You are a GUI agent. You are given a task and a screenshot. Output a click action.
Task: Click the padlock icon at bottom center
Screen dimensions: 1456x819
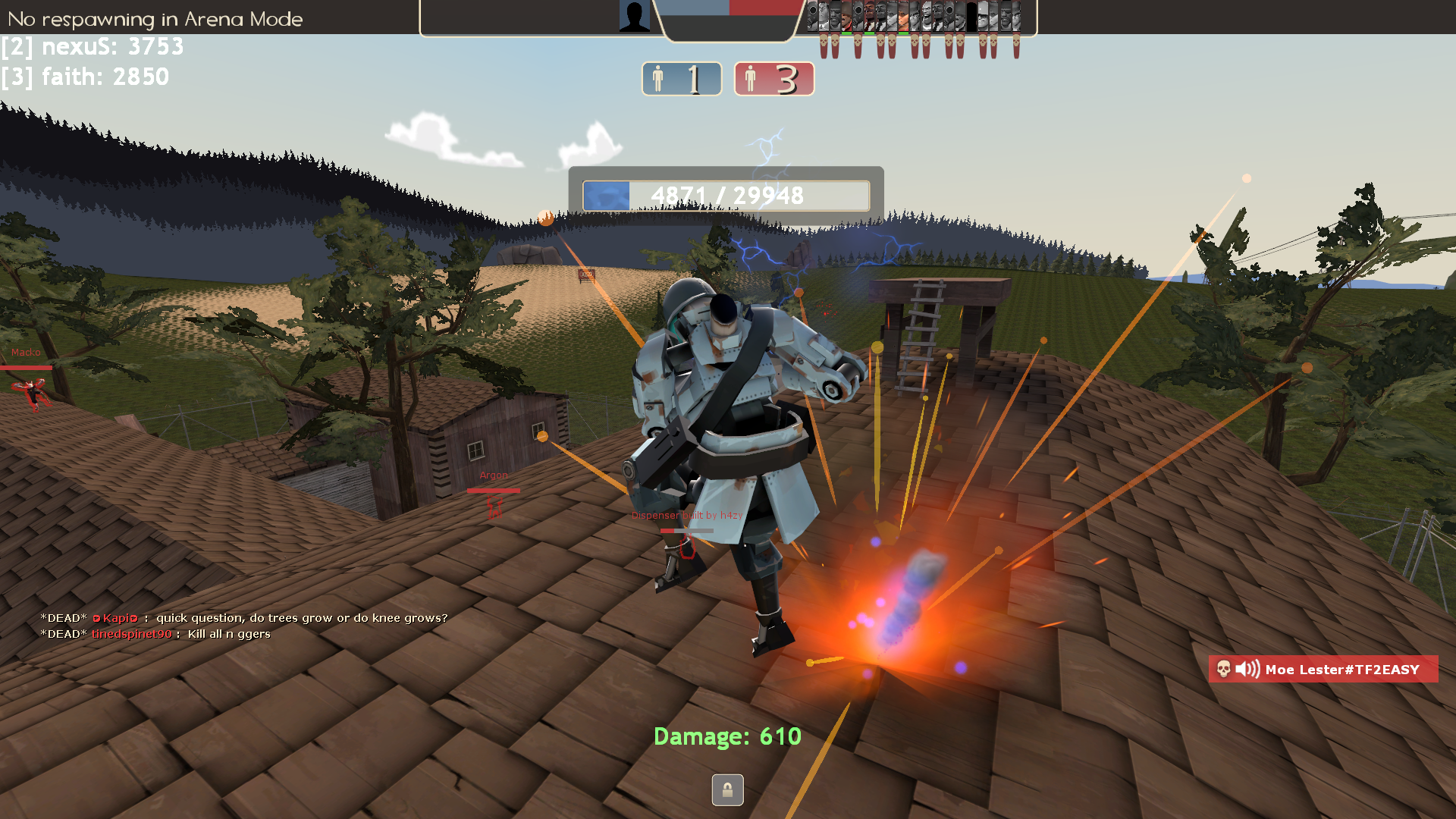727,790
